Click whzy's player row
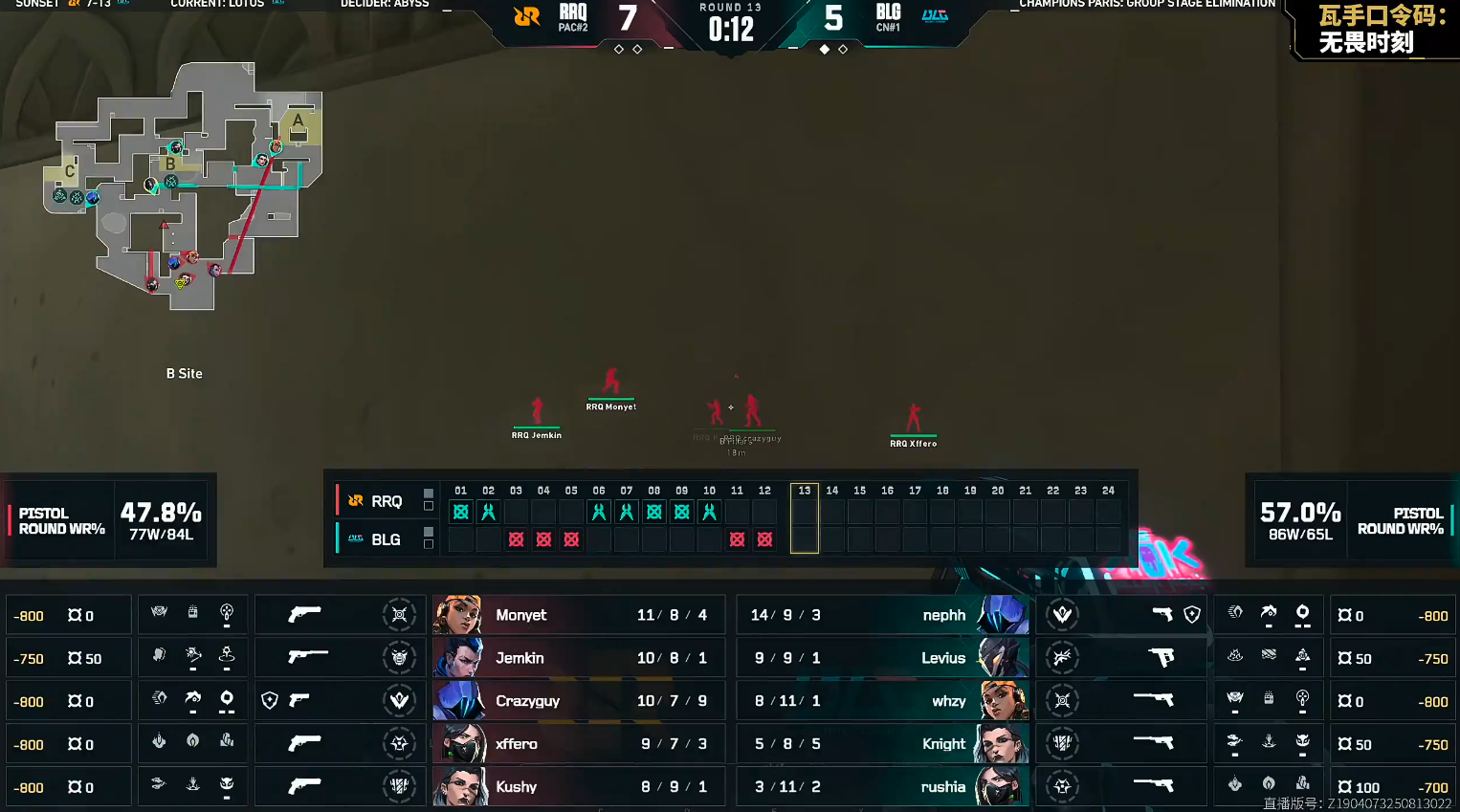Viewport: 1460px width, 812px height. pos(880,701)
